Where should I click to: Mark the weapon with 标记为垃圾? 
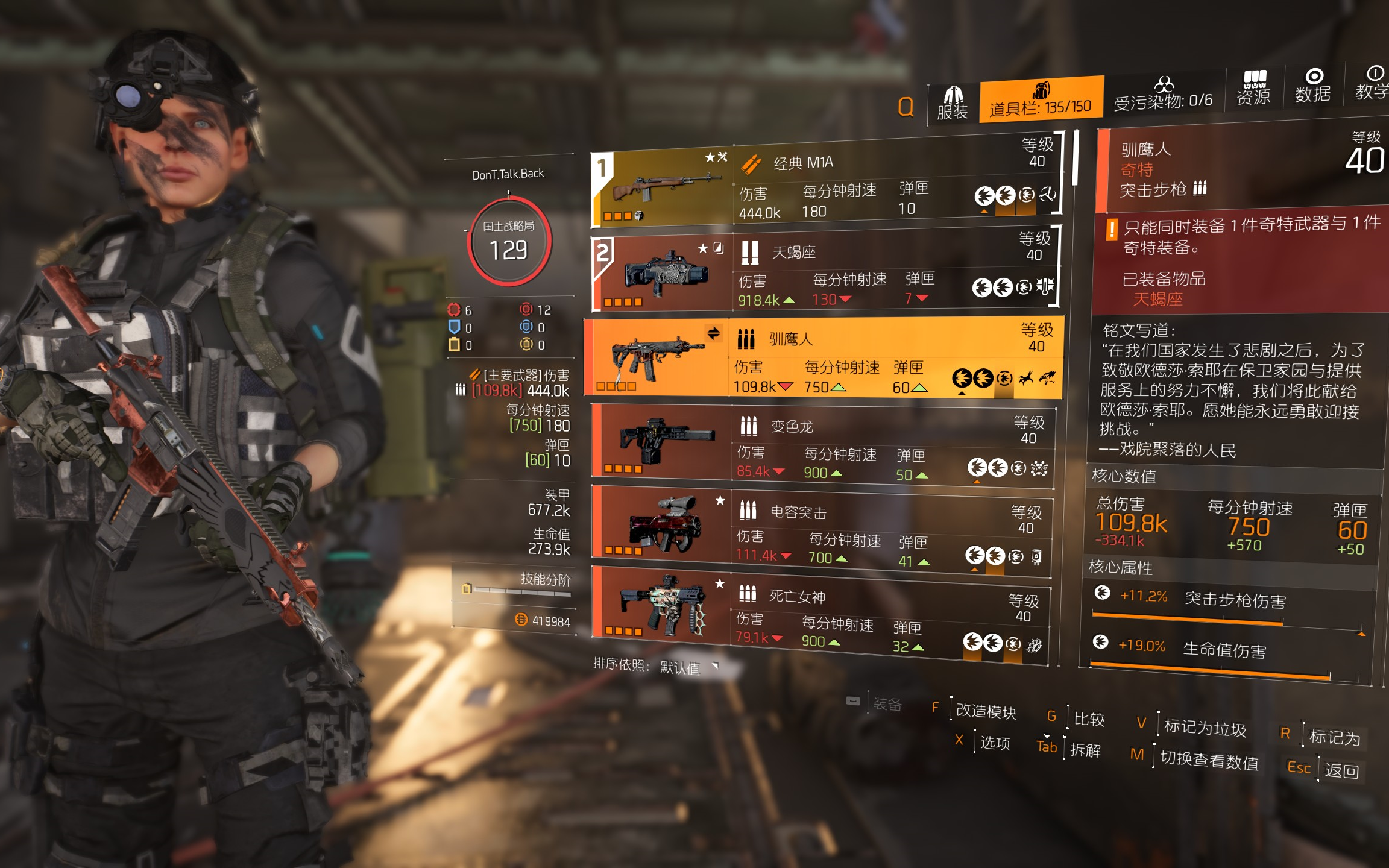point(1204,728)
